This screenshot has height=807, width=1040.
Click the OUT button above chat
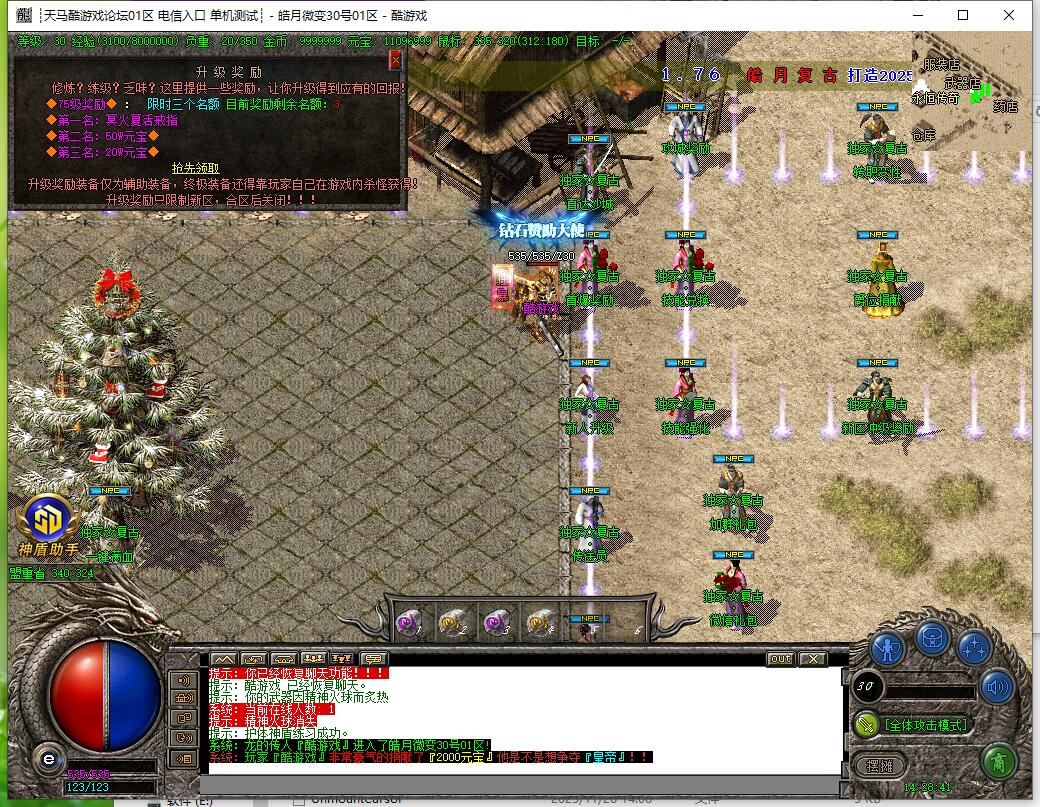(x=780, y=659)
